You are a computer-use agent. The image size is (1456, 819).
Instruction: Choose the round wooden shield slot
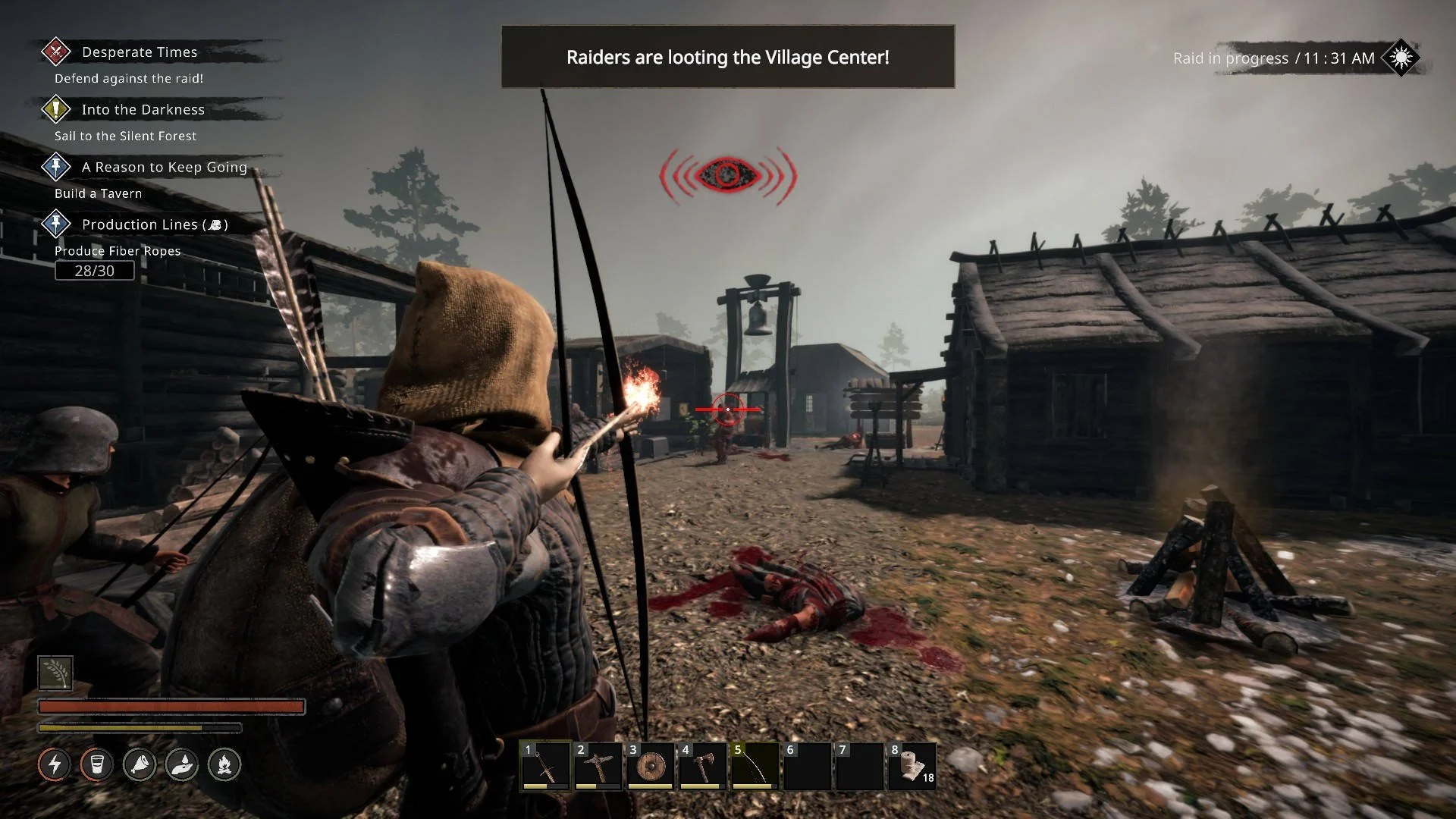(x=650, y=766)
